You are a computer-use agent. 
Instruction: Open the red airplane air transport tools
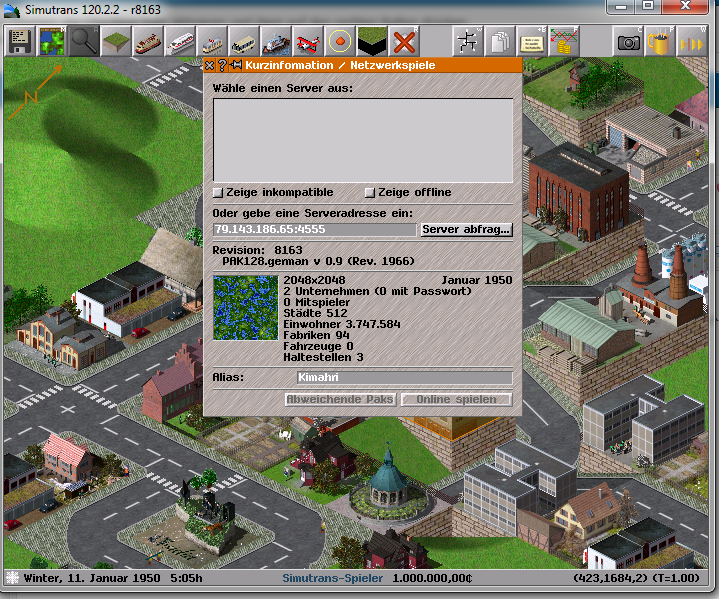click(x=309, y=42)
